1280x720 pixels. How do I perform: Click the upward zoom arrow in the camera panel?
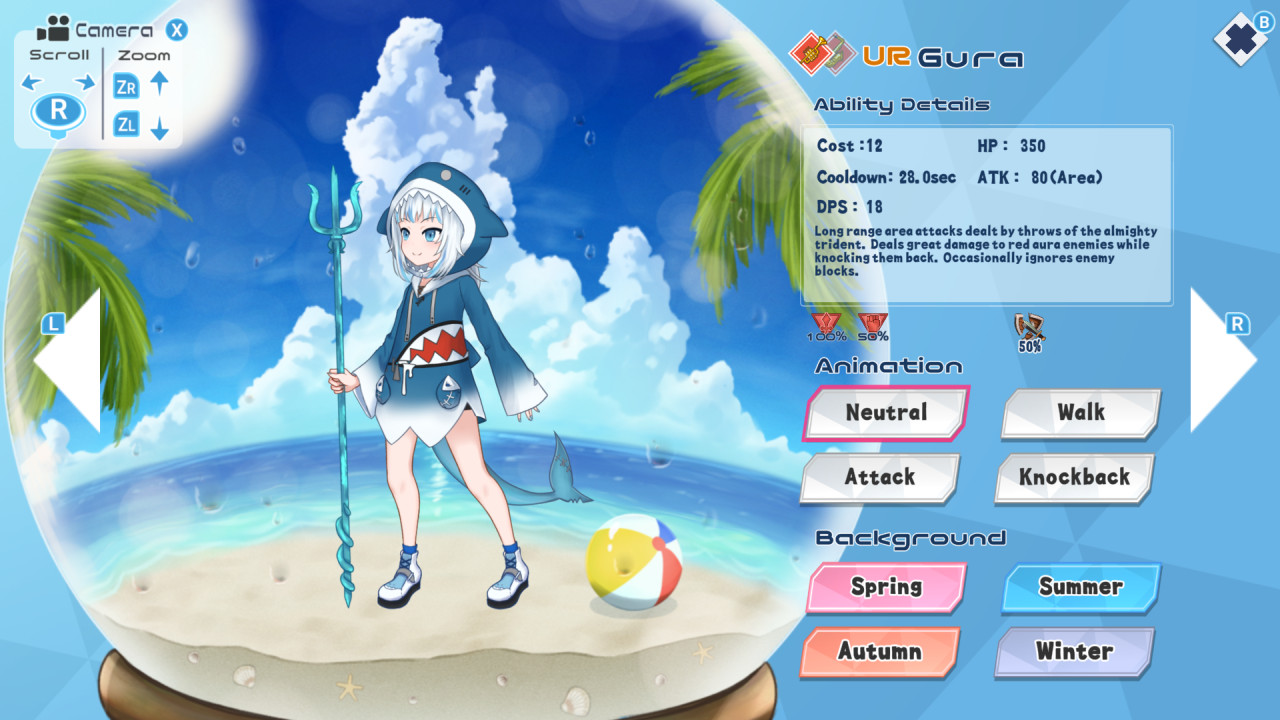pos(160,86)
